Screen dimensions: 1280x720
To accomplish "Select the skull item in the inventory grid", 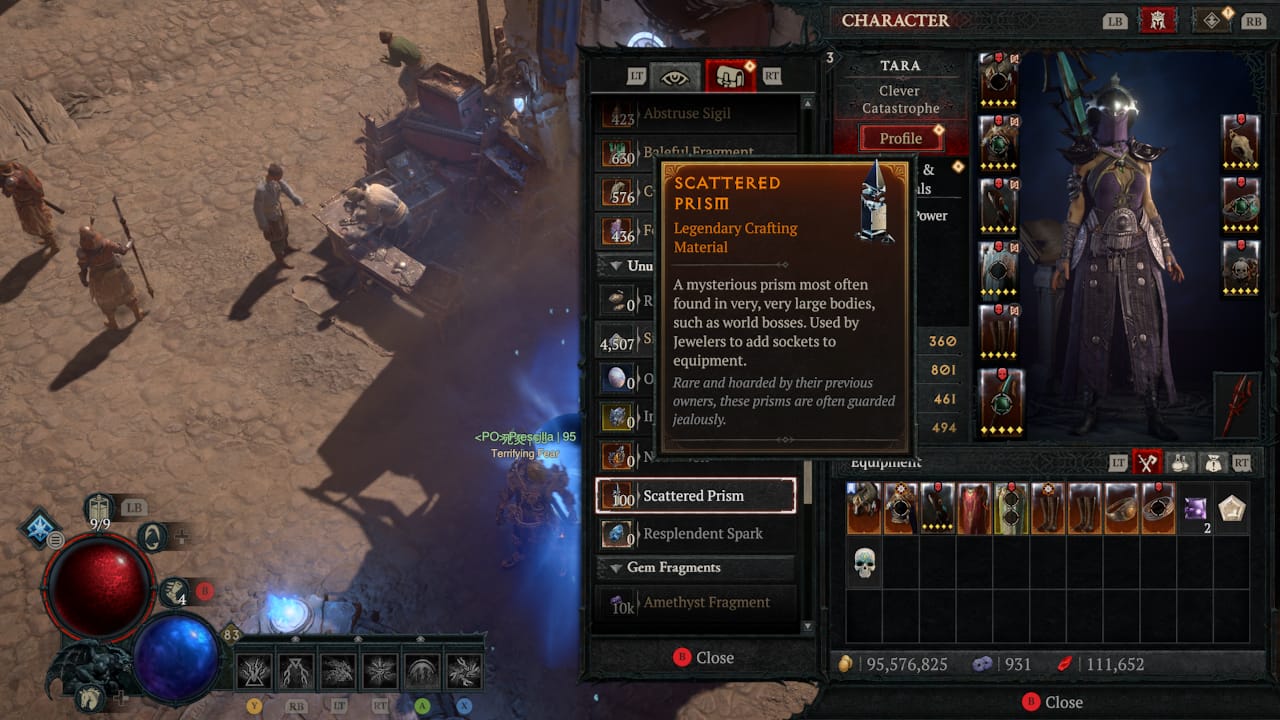I will click(863, 562).
